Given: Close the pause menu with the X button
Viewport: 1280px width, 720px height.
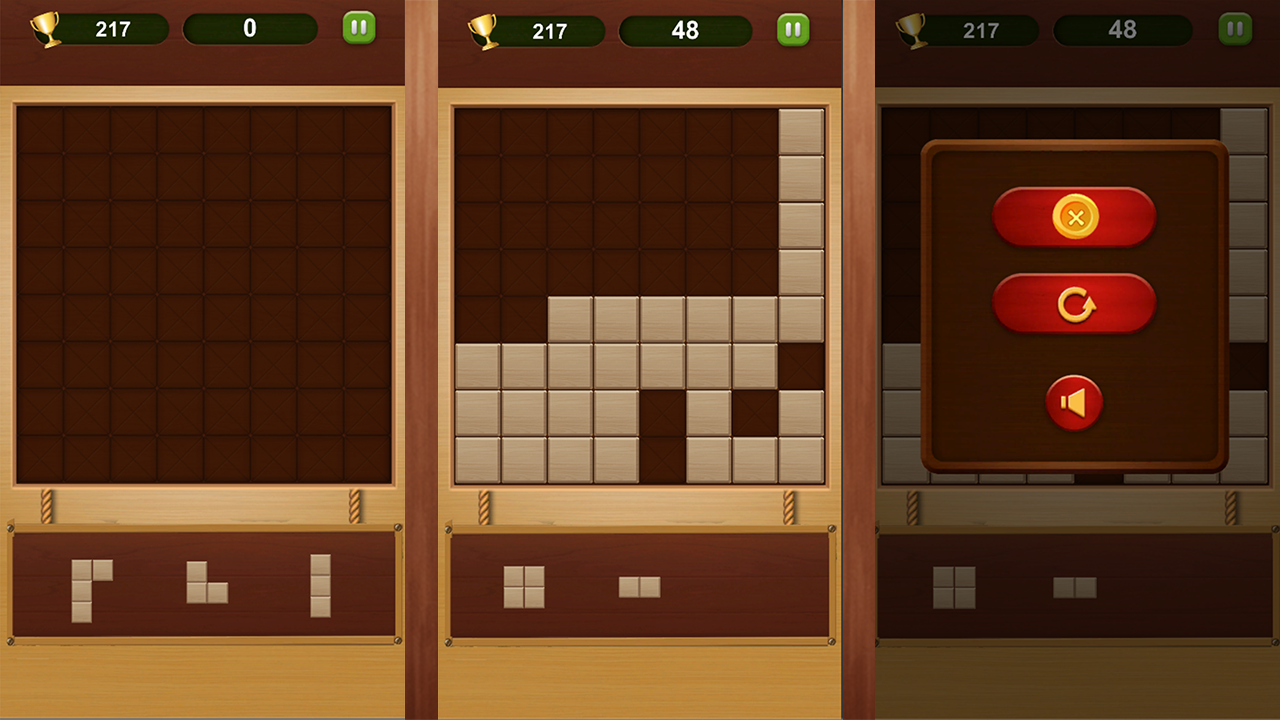Looking at the screenshot, I should (1074, 217).
